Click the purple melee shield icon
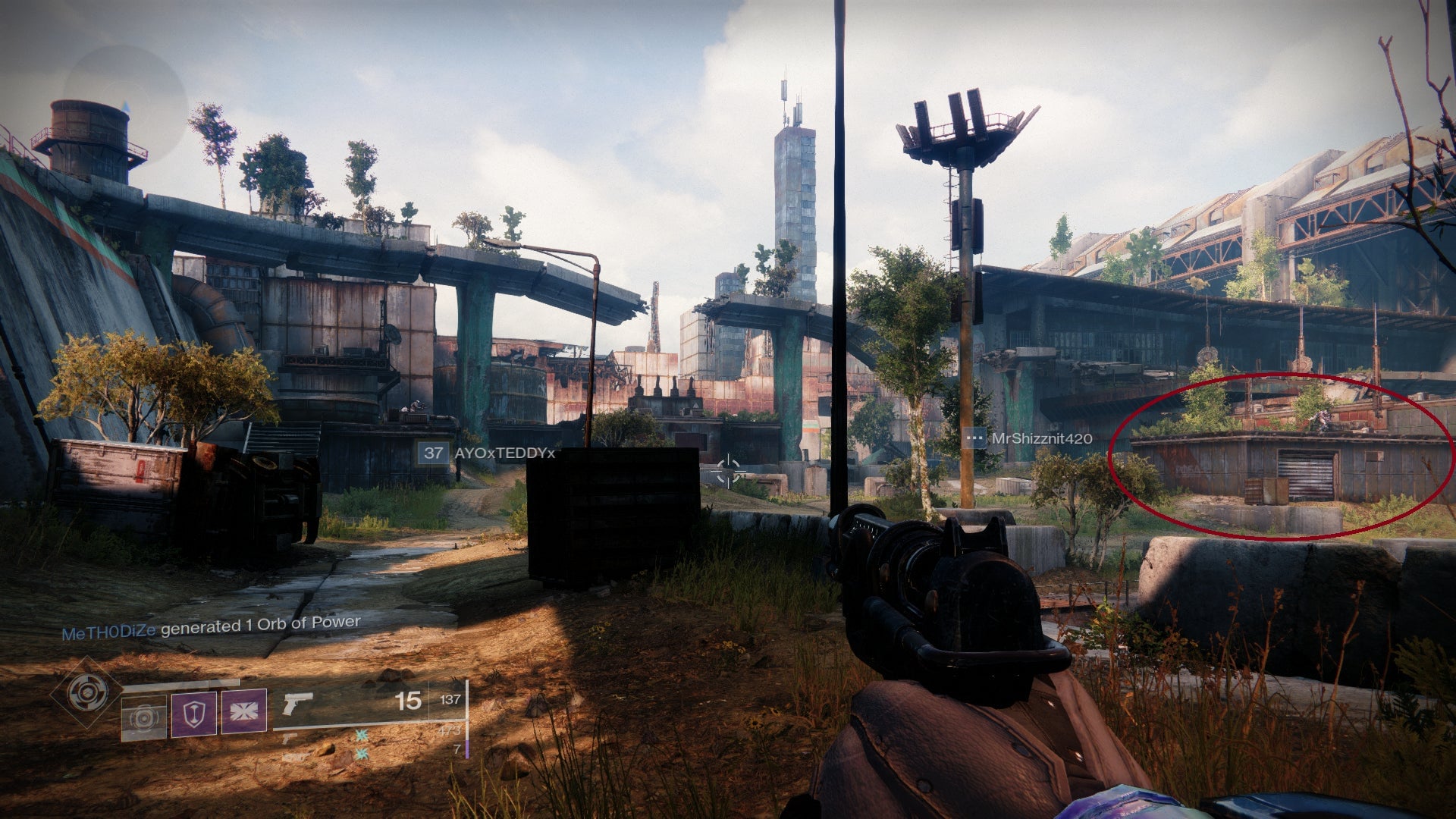Viewport: 1456px width, 819px height. click(x=193, y=714)
